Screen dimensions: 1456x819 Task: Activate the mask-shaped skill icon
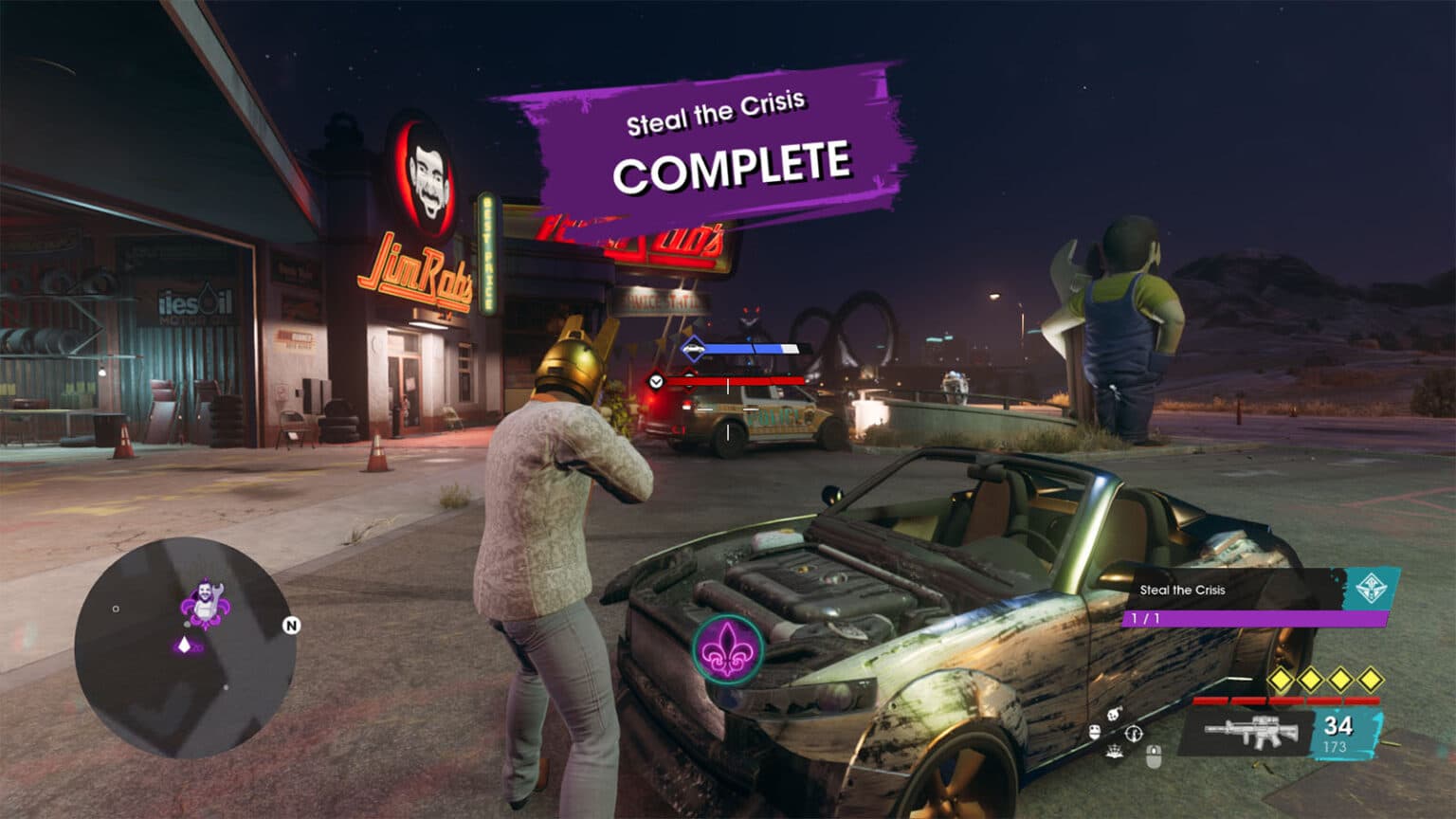[1094, 731]
